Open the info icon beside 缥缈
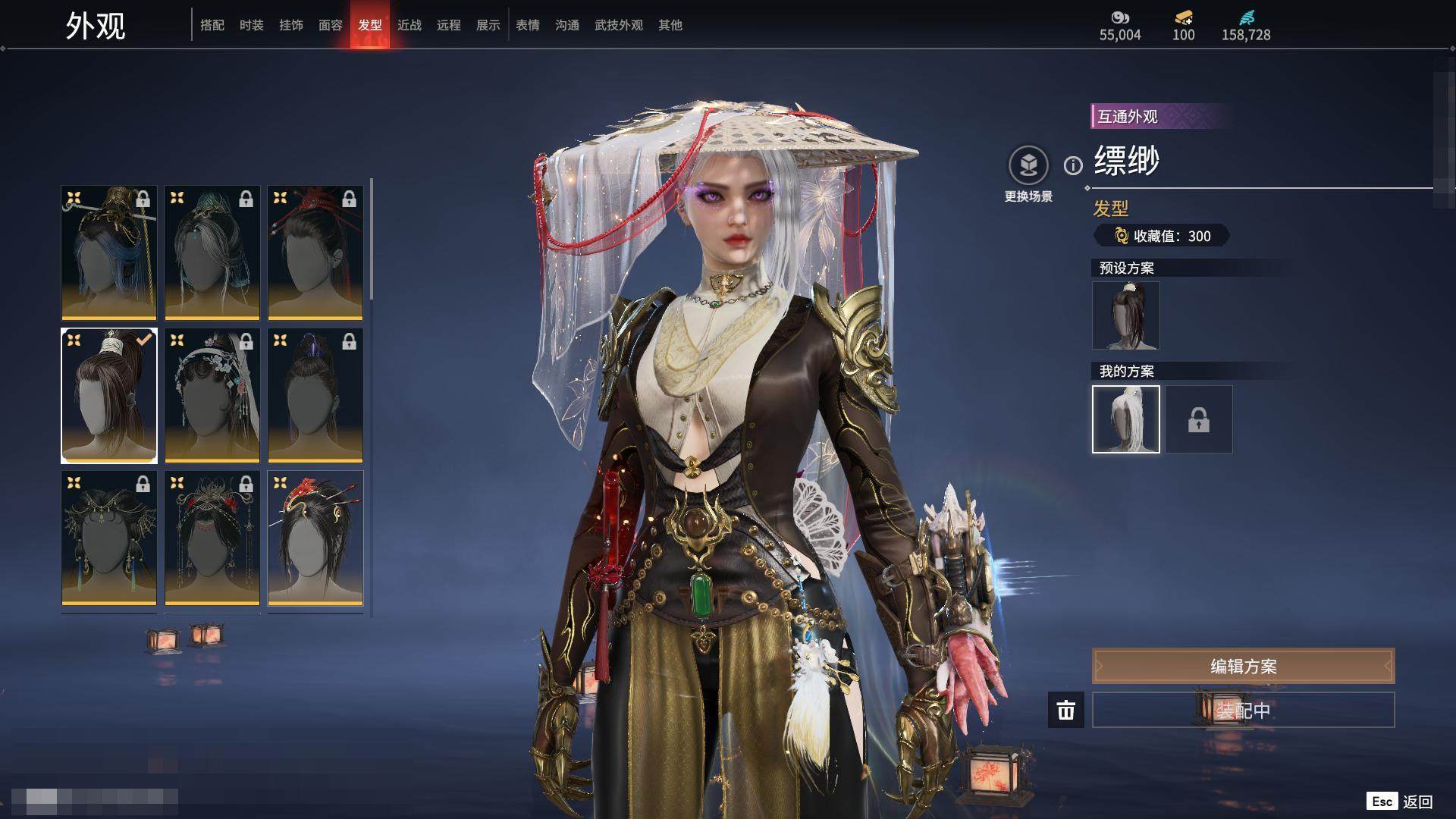The image size is (1456, 819). pos(1073,165)
